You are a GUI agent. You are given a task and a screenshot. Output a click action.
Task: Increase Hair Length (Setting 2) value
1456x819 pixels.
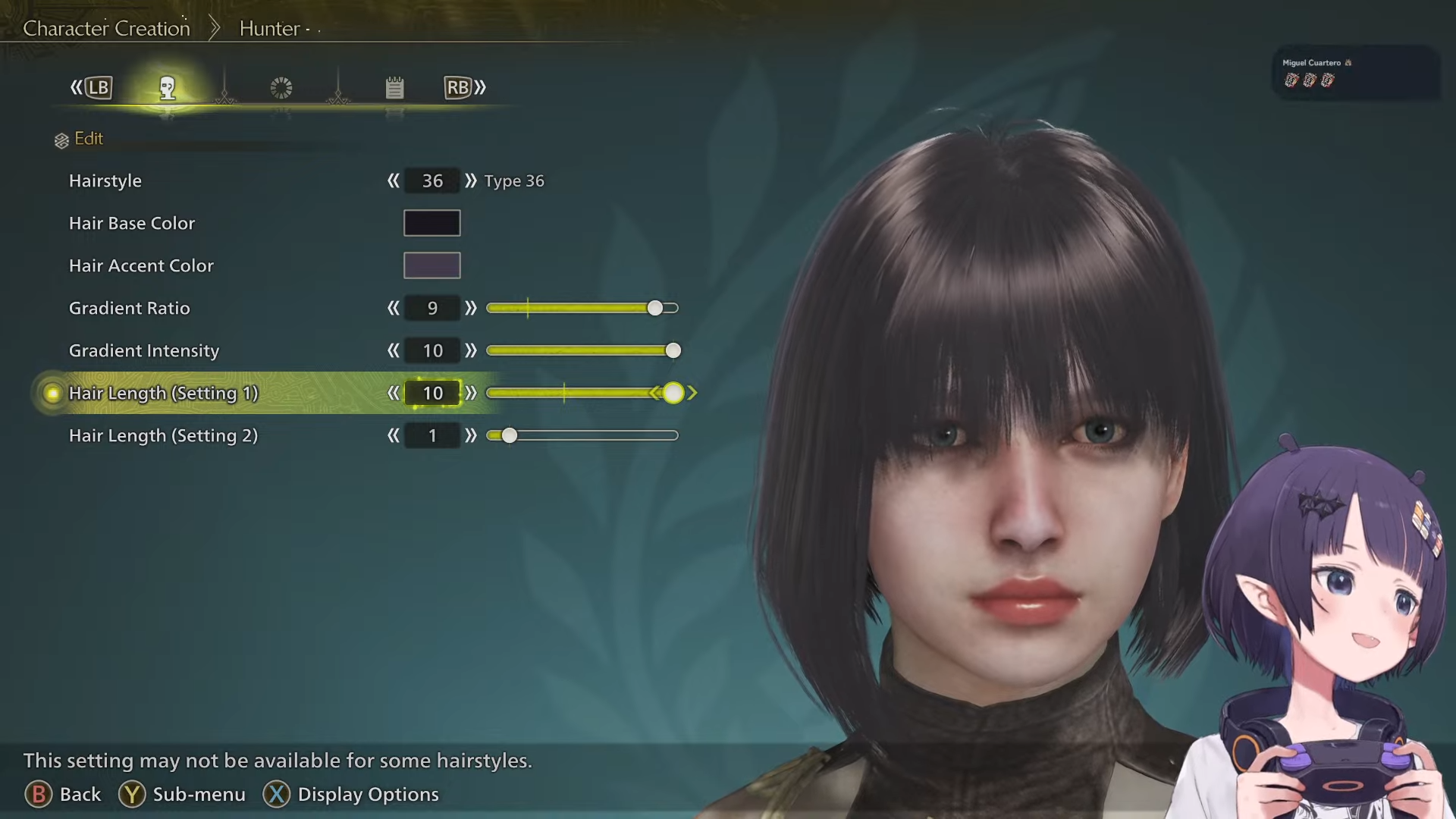(471, 436)
